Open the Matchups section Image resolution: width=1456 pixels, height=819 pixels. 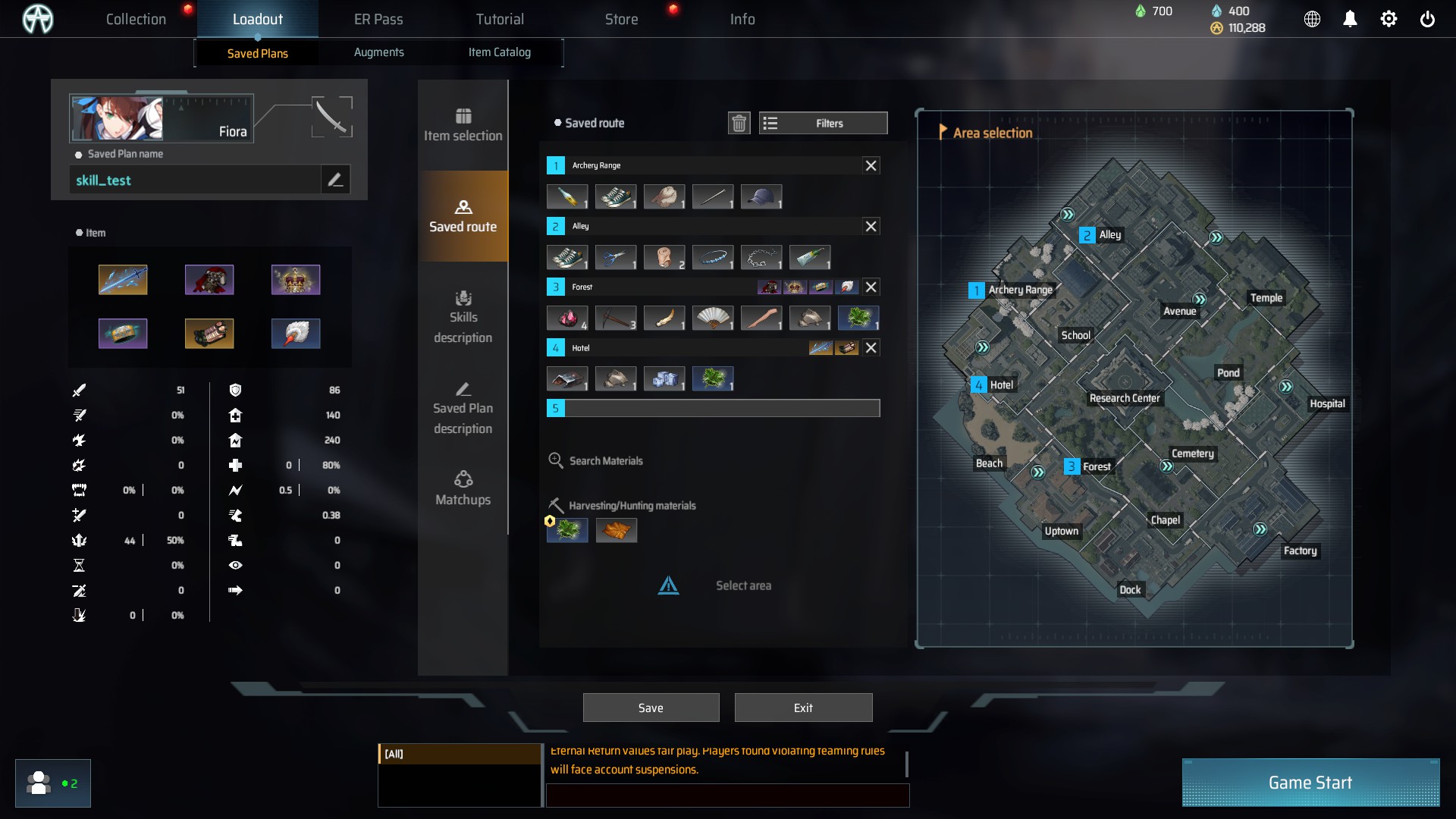click(463, 488)
